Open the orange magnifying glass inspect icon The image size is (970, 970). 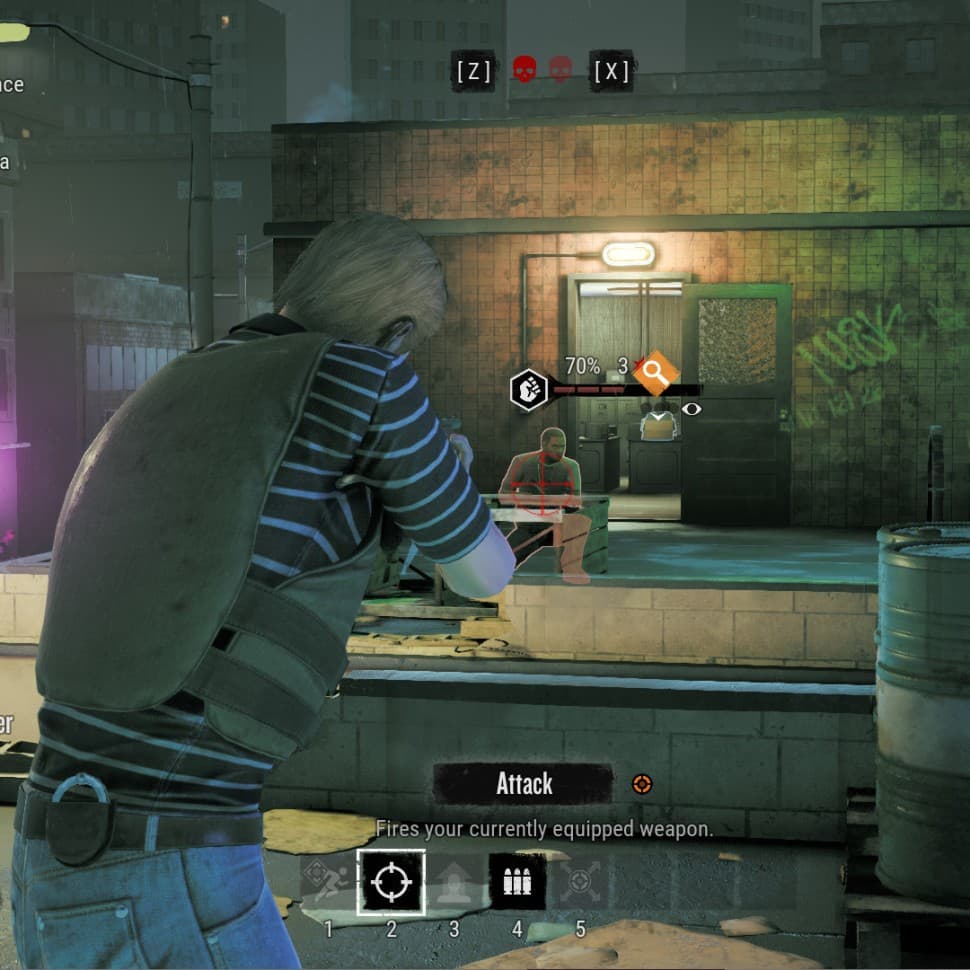[656, 374]
